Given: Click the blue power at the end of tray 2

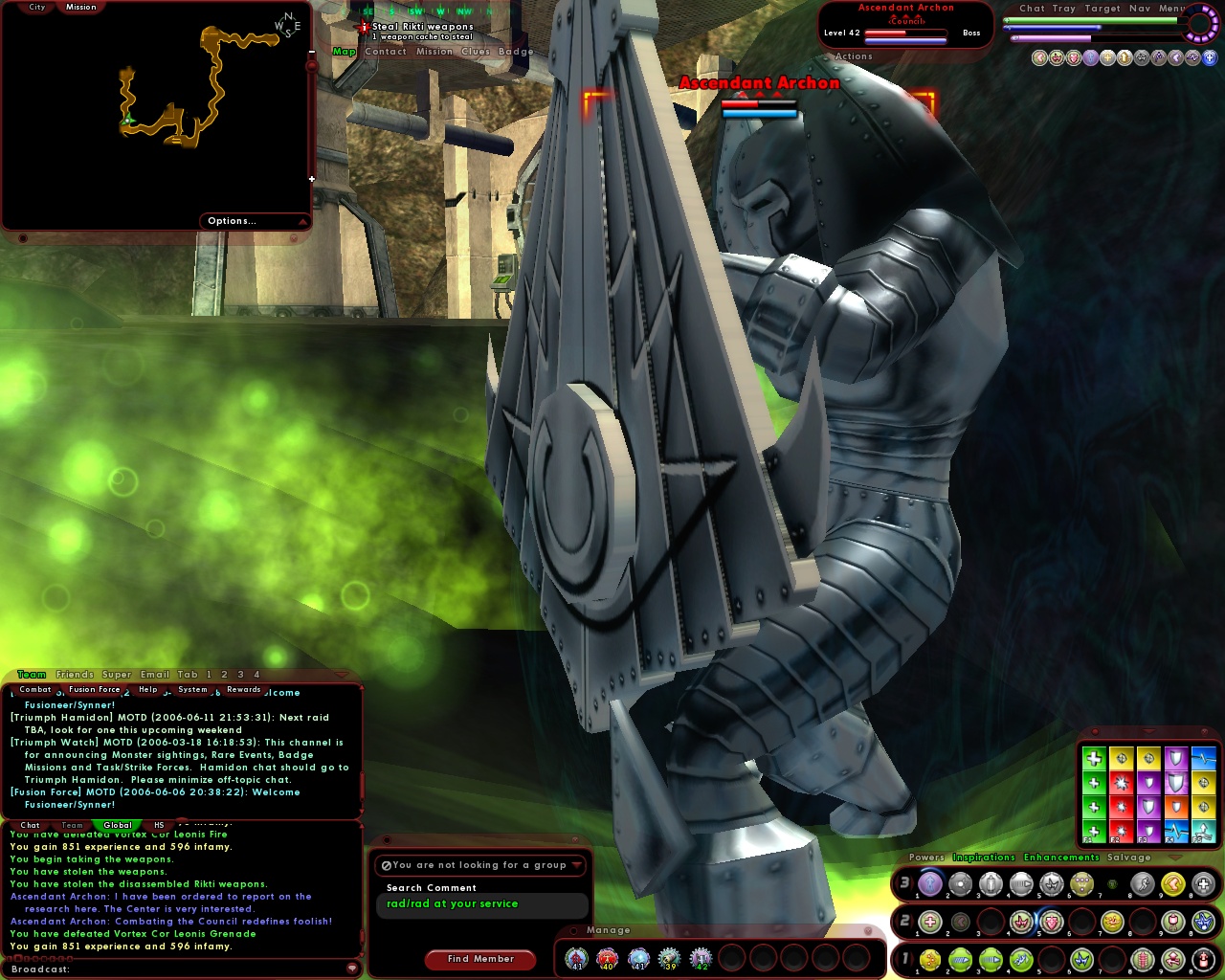Looking at the screenshot, I should coord(1203,922).
